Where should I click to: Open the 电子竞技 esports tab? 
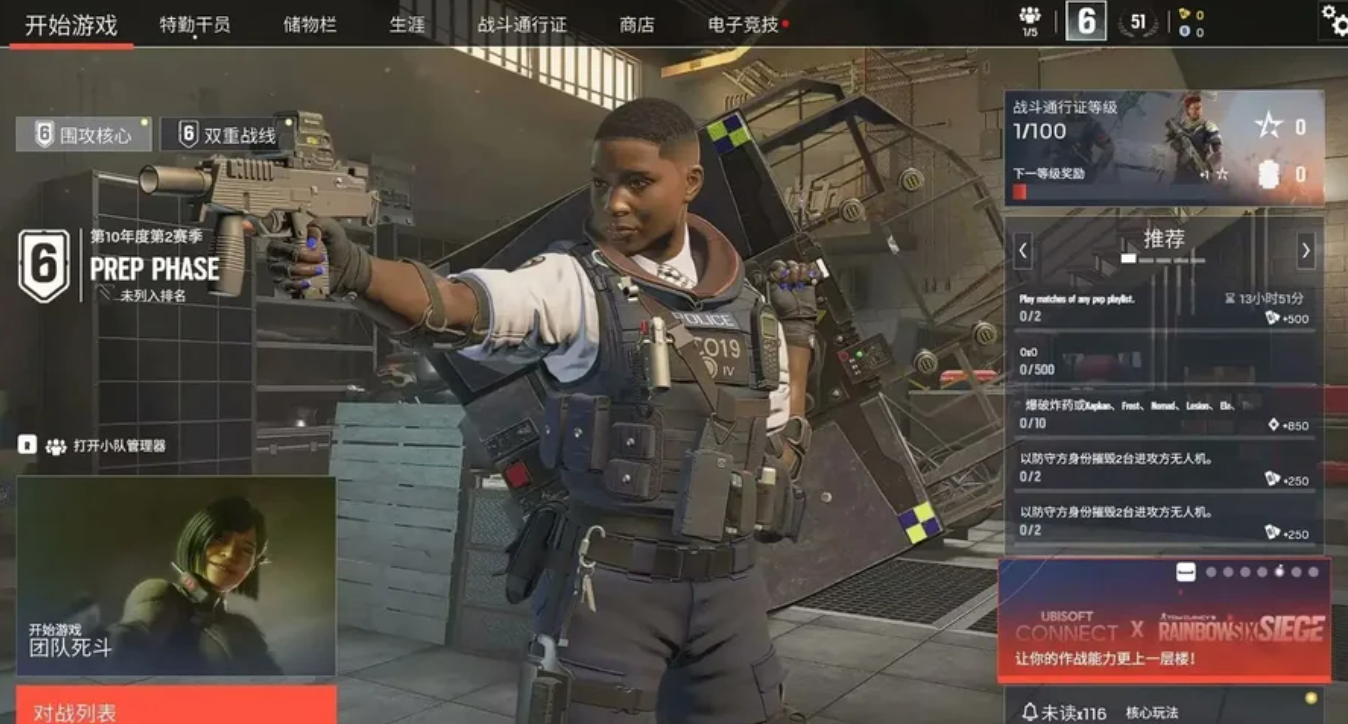coord(743,25)
